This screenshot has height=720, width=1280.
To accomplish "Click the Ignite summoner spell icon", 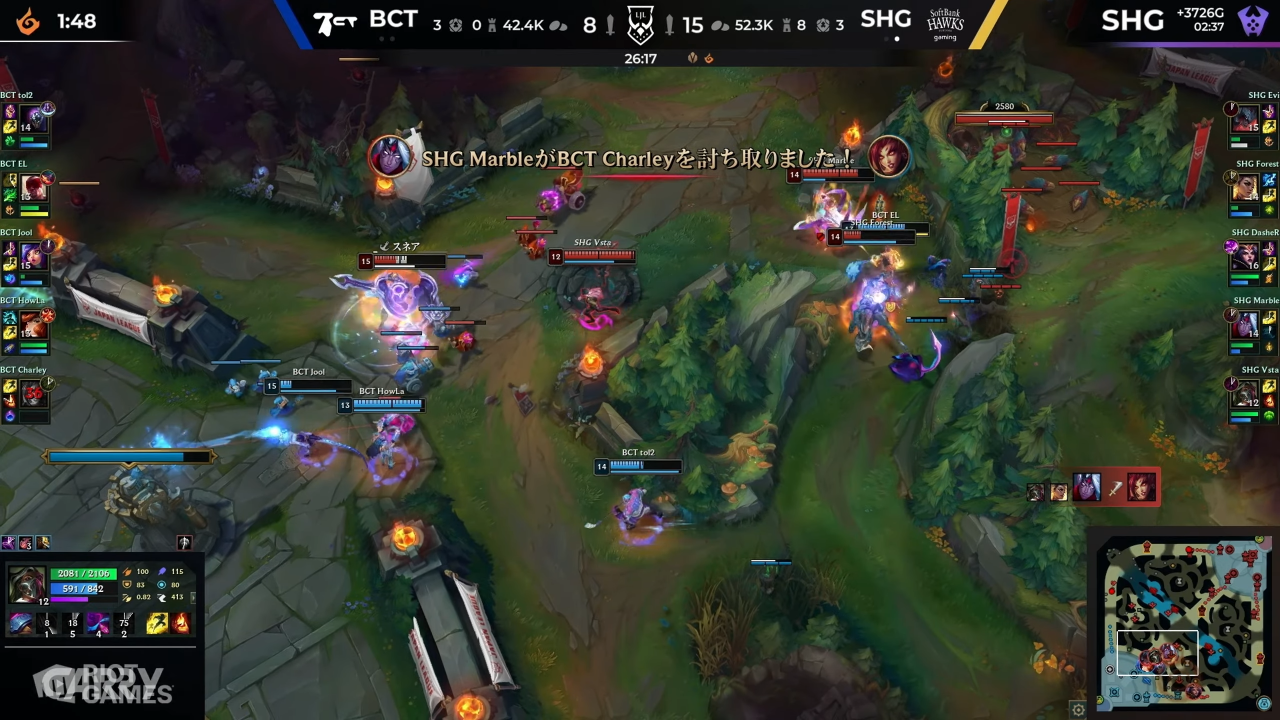I will click(x=180, y=622).
